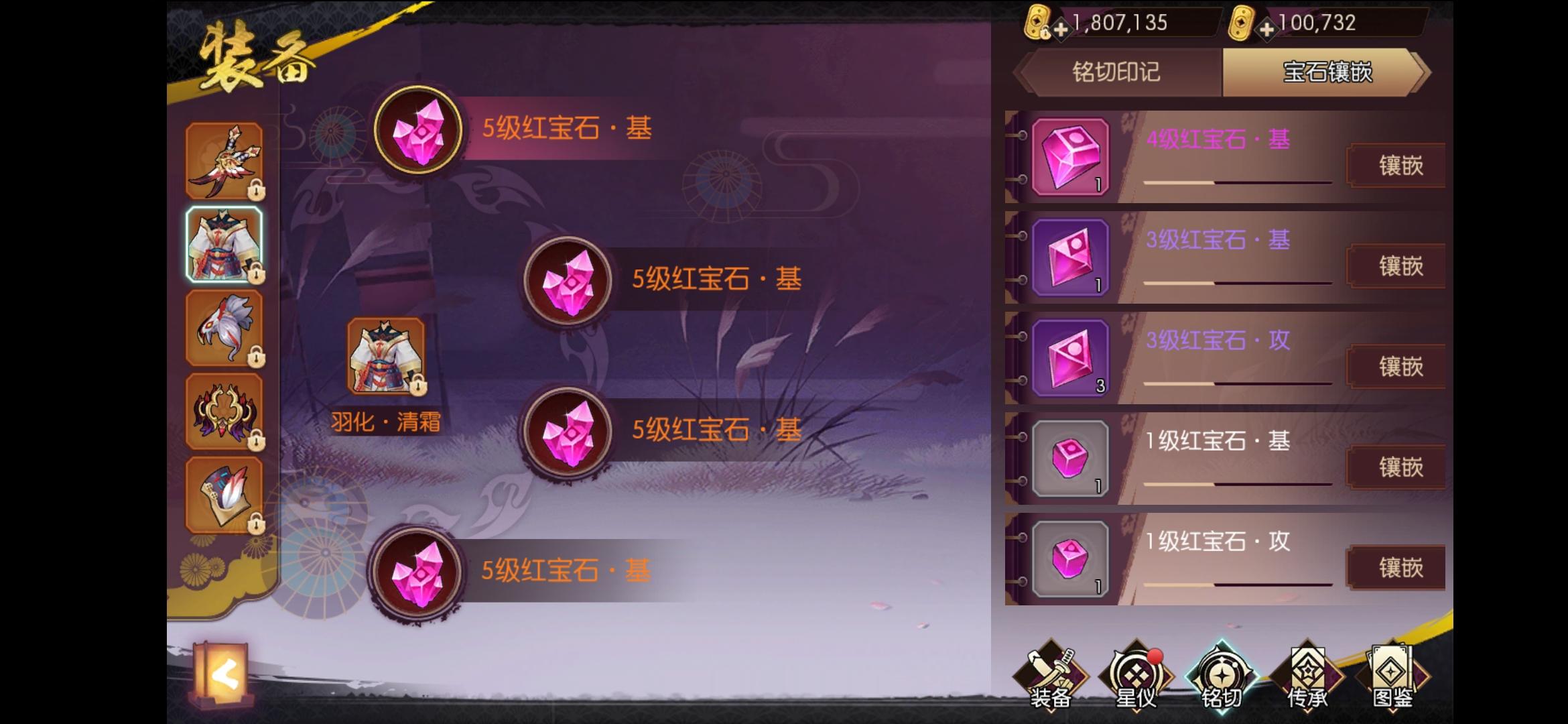Switch to the 宝石镶嵌 tab

click(x=1327, y=74)
